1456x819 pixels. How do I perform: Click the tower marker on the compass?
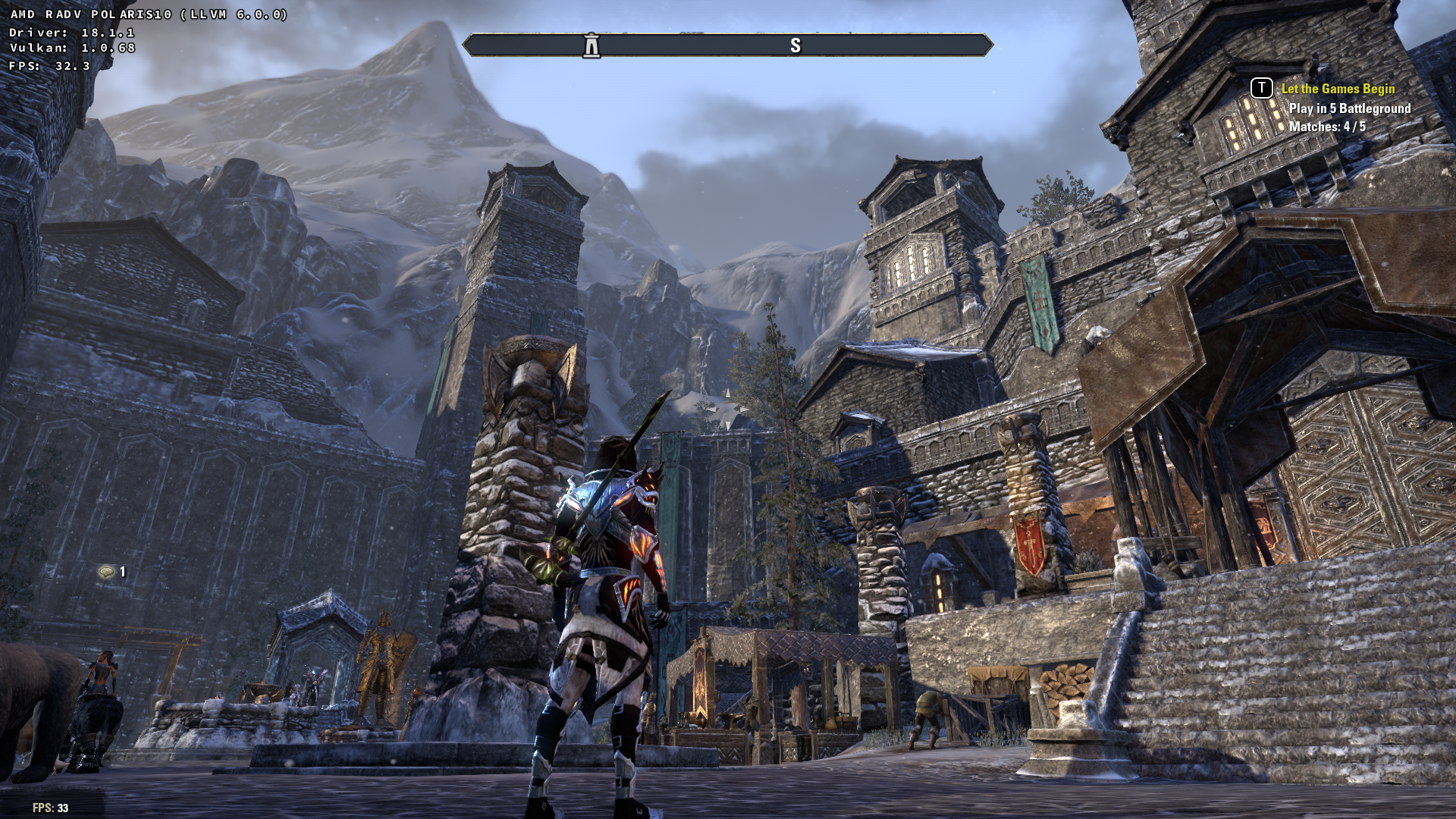591,45
